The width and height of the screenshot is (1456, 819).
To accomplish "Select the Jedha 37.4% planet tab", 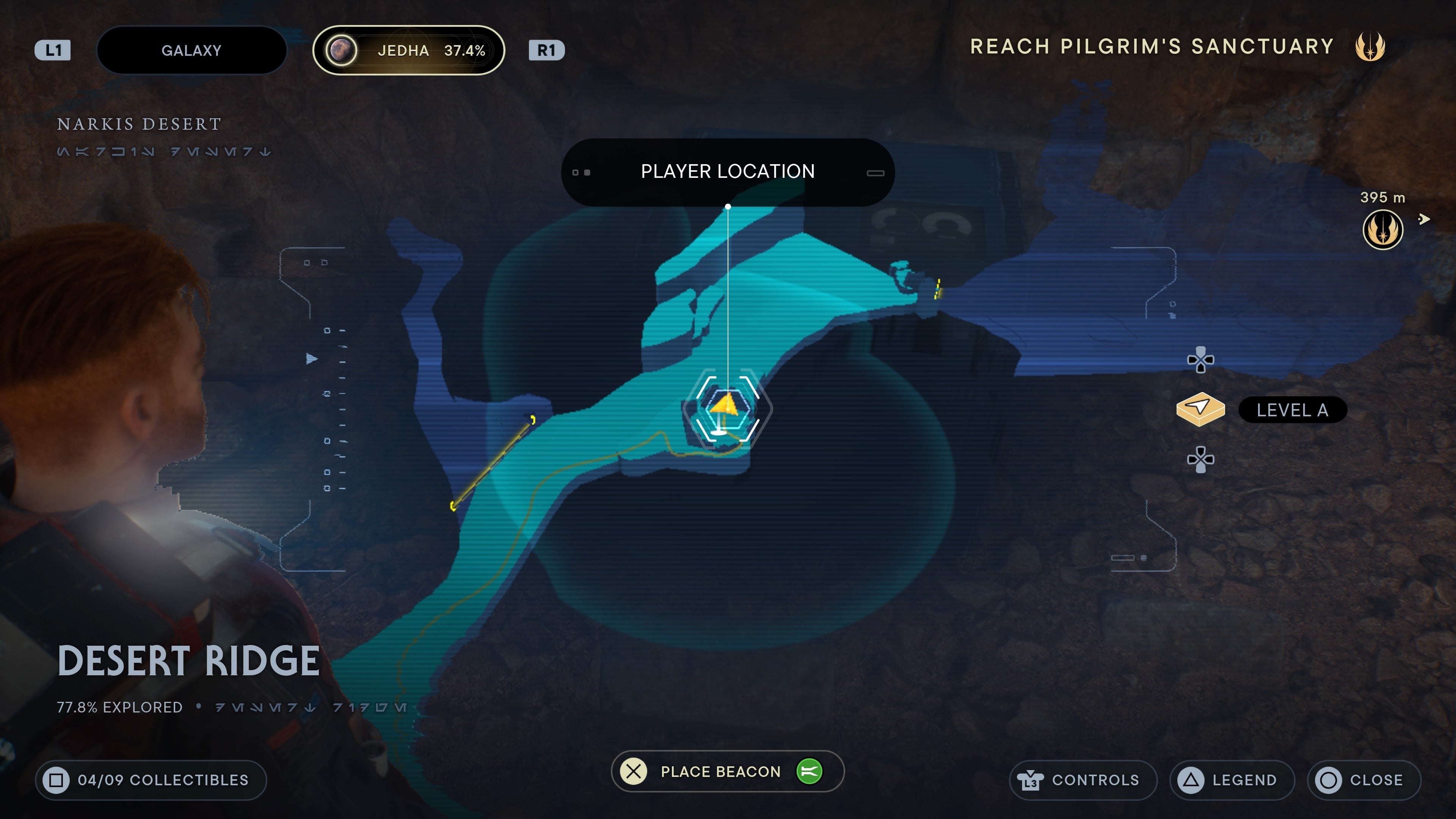I will (x=408, y=50).
